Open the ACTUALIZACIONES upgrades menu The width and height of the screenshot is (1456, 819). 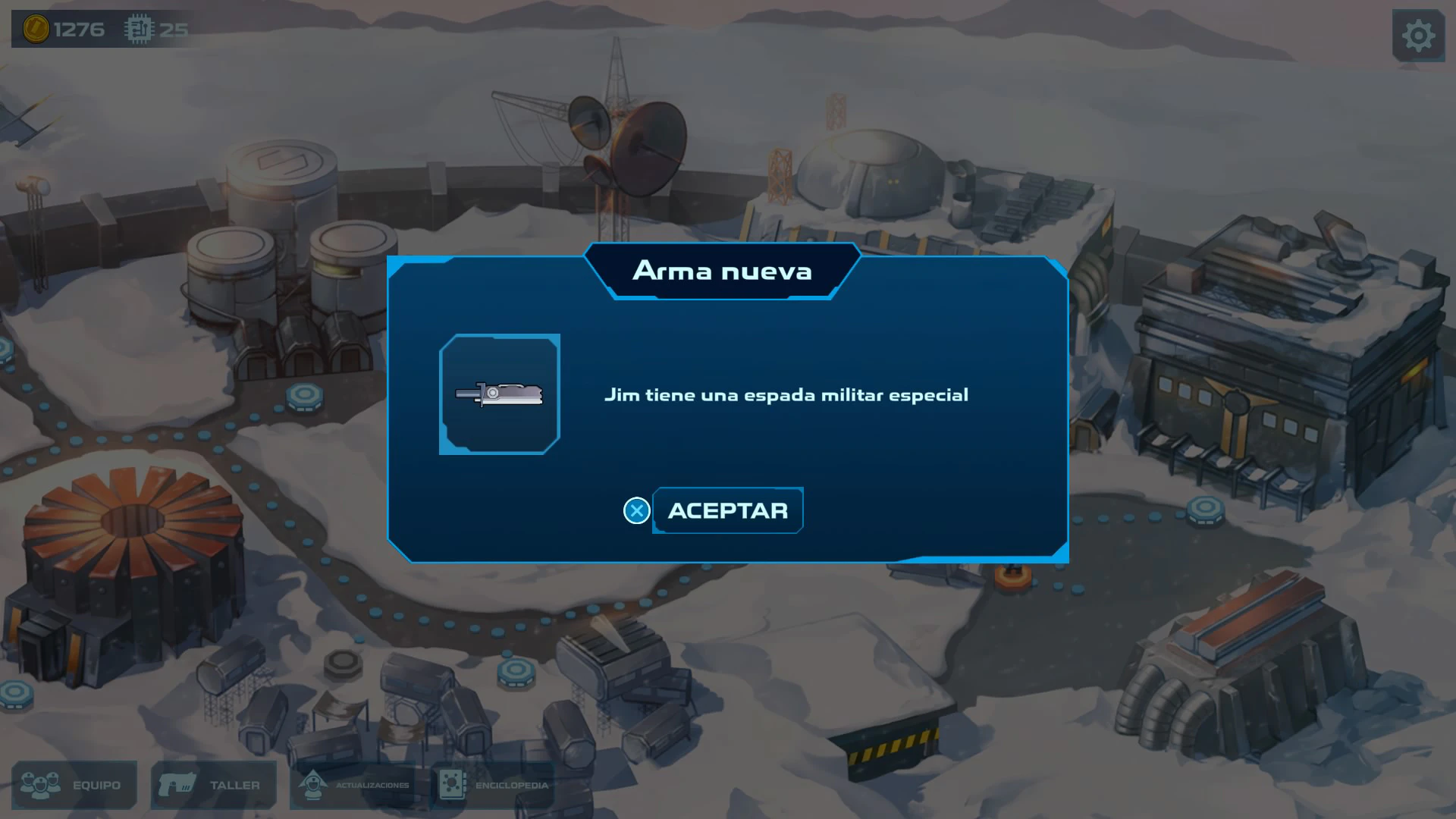click(353, 785)
